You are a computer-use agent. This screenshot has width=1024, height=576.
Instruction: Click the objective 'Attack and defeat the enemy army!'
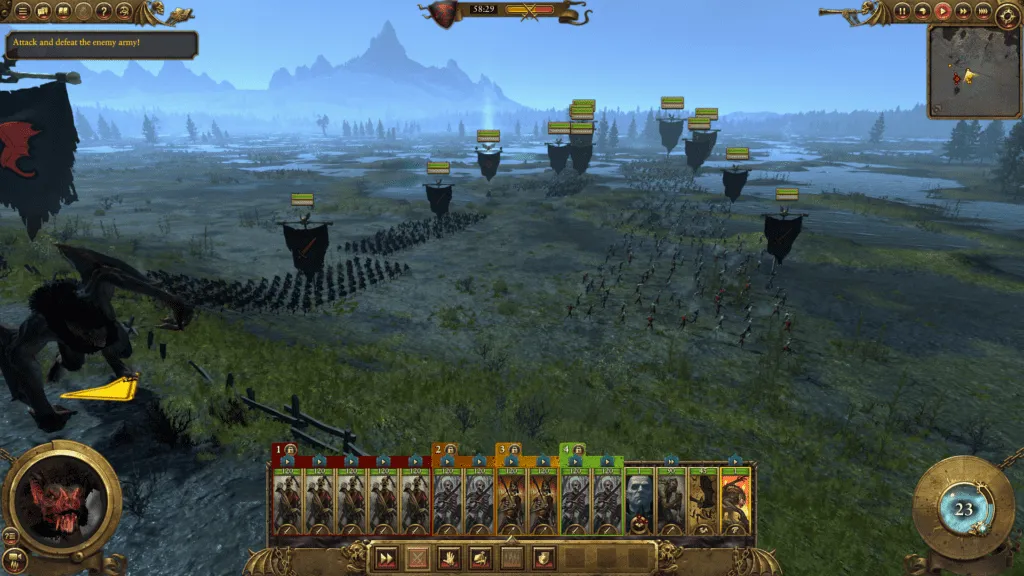[102, 44]
